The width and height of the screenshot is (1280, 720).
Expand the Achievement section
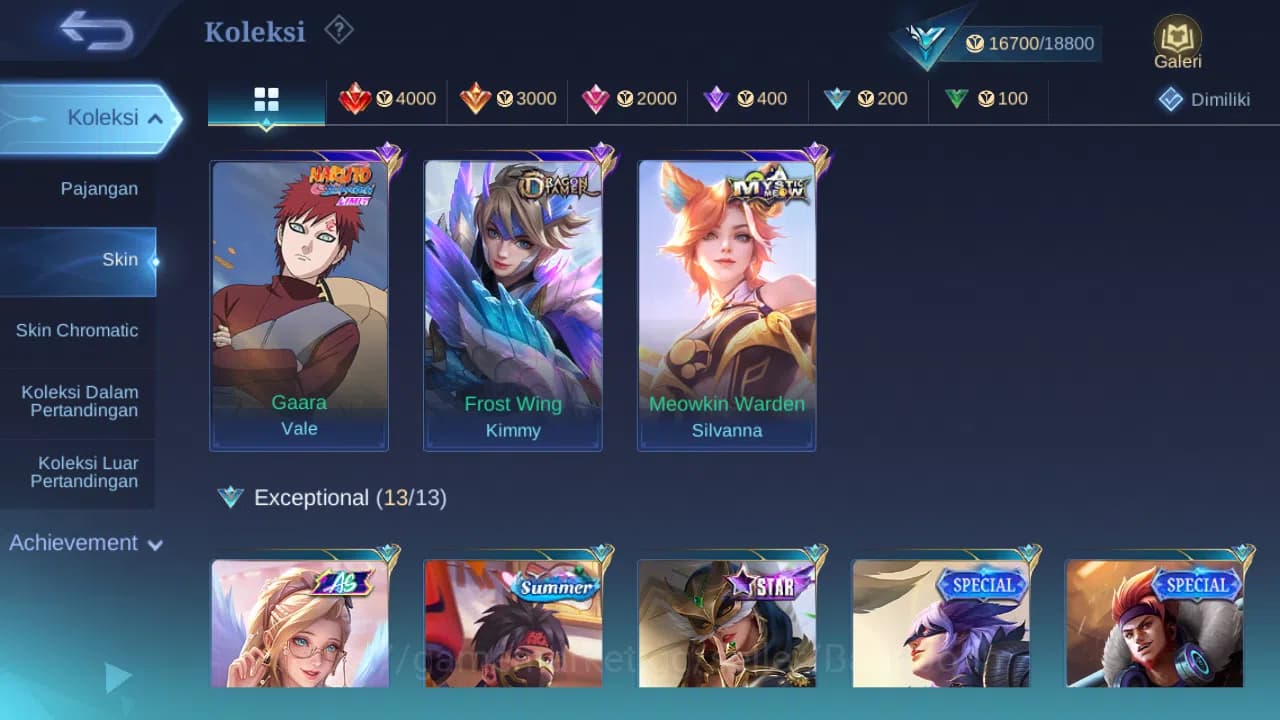pos(83,543)
